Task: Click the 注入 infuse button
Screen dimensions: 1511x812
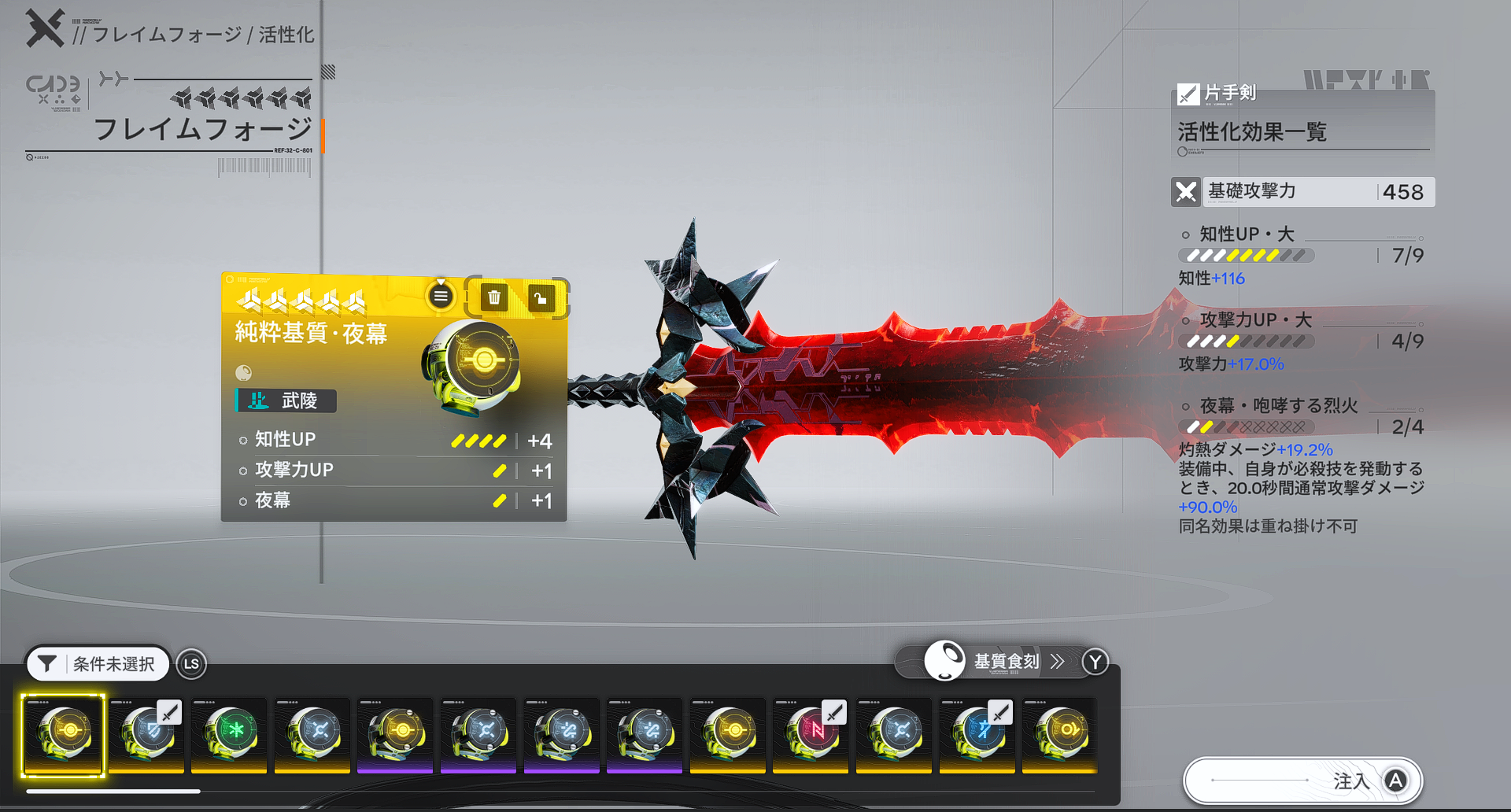Action: click(x=1303, y=781)
